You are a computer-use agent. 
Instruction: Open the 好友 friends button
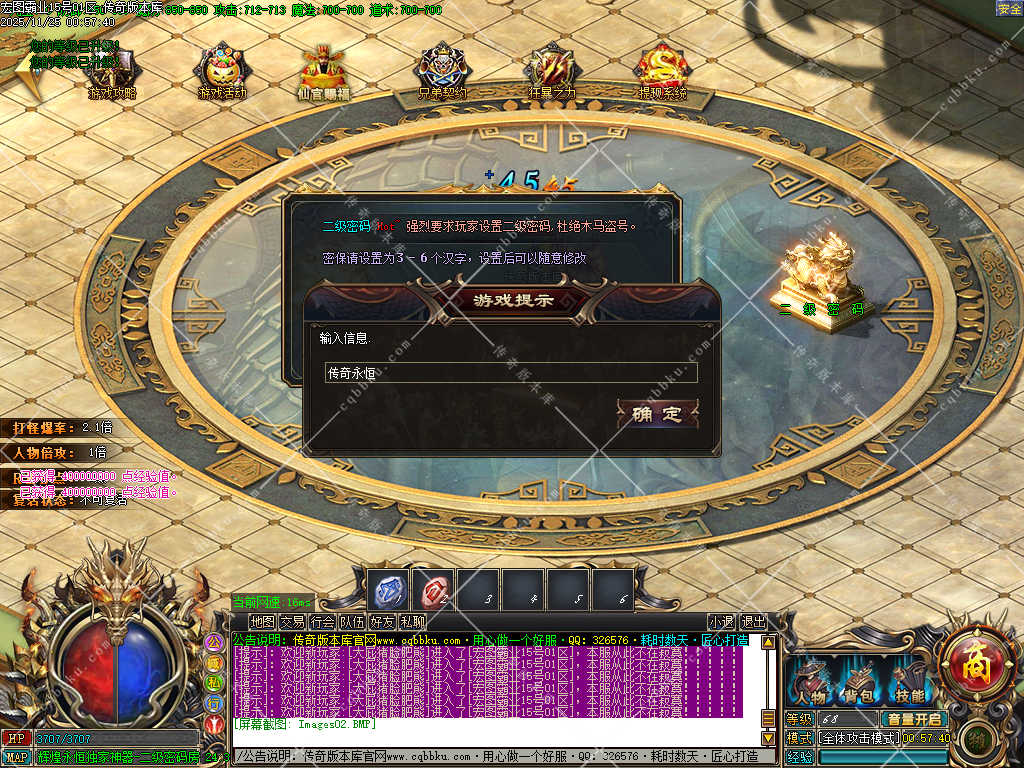tap(382, 622)
